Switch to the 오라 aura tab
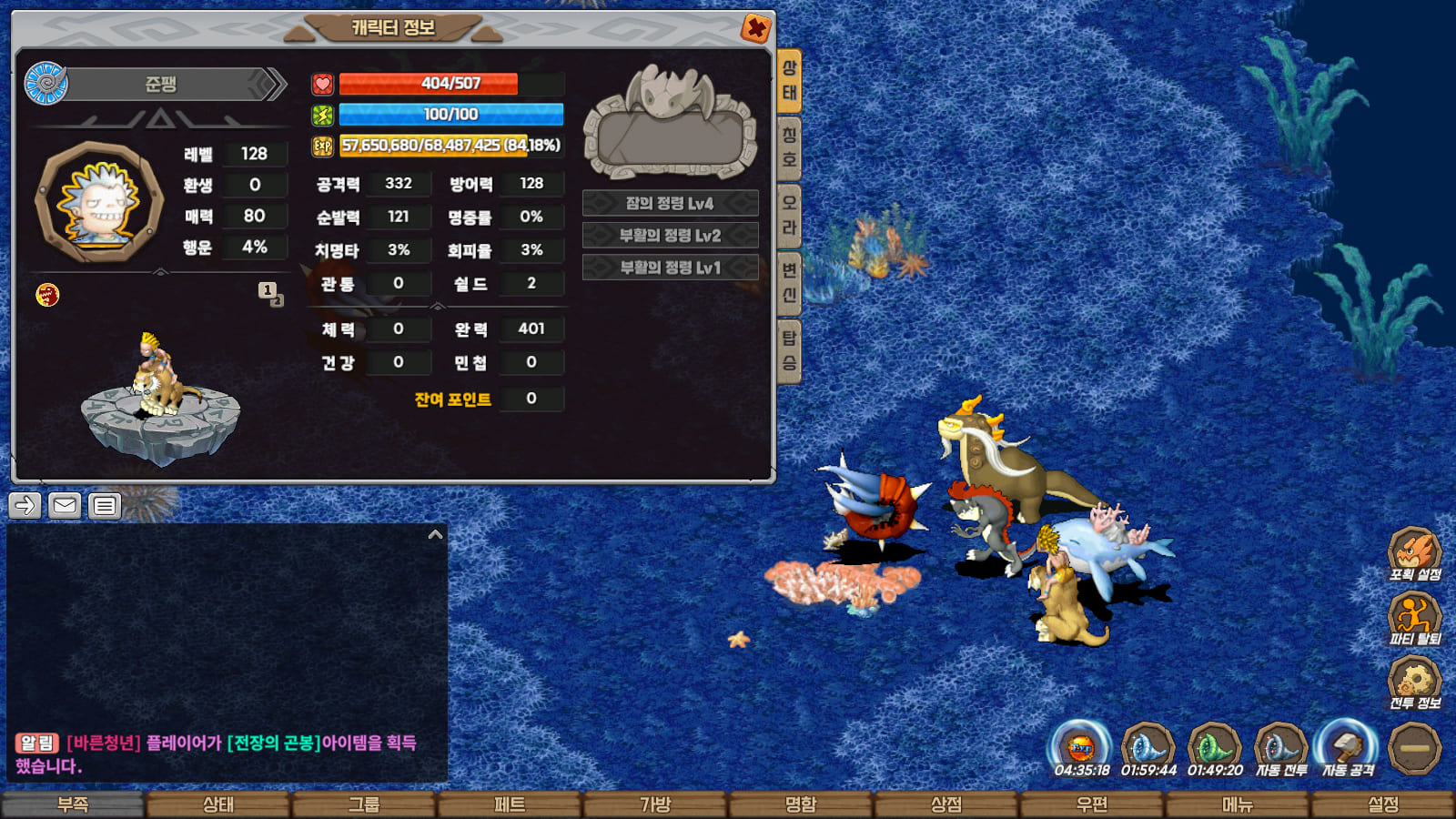Image resolution: width=1456 pixels, height=819 pixels. click(789, 215)
